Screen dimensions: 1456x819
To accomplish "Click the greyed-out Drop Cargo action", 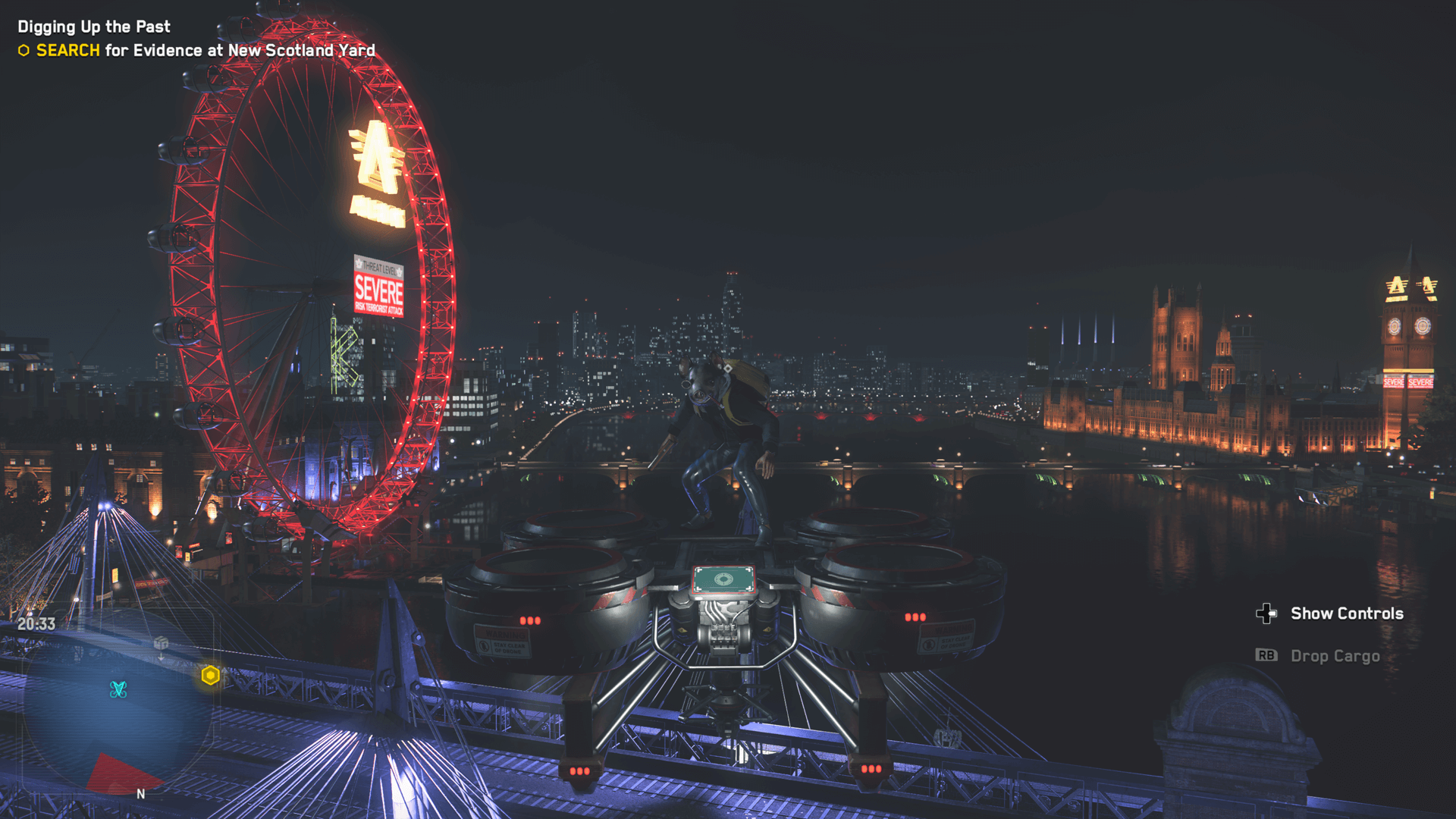I will pos(1335,656).
